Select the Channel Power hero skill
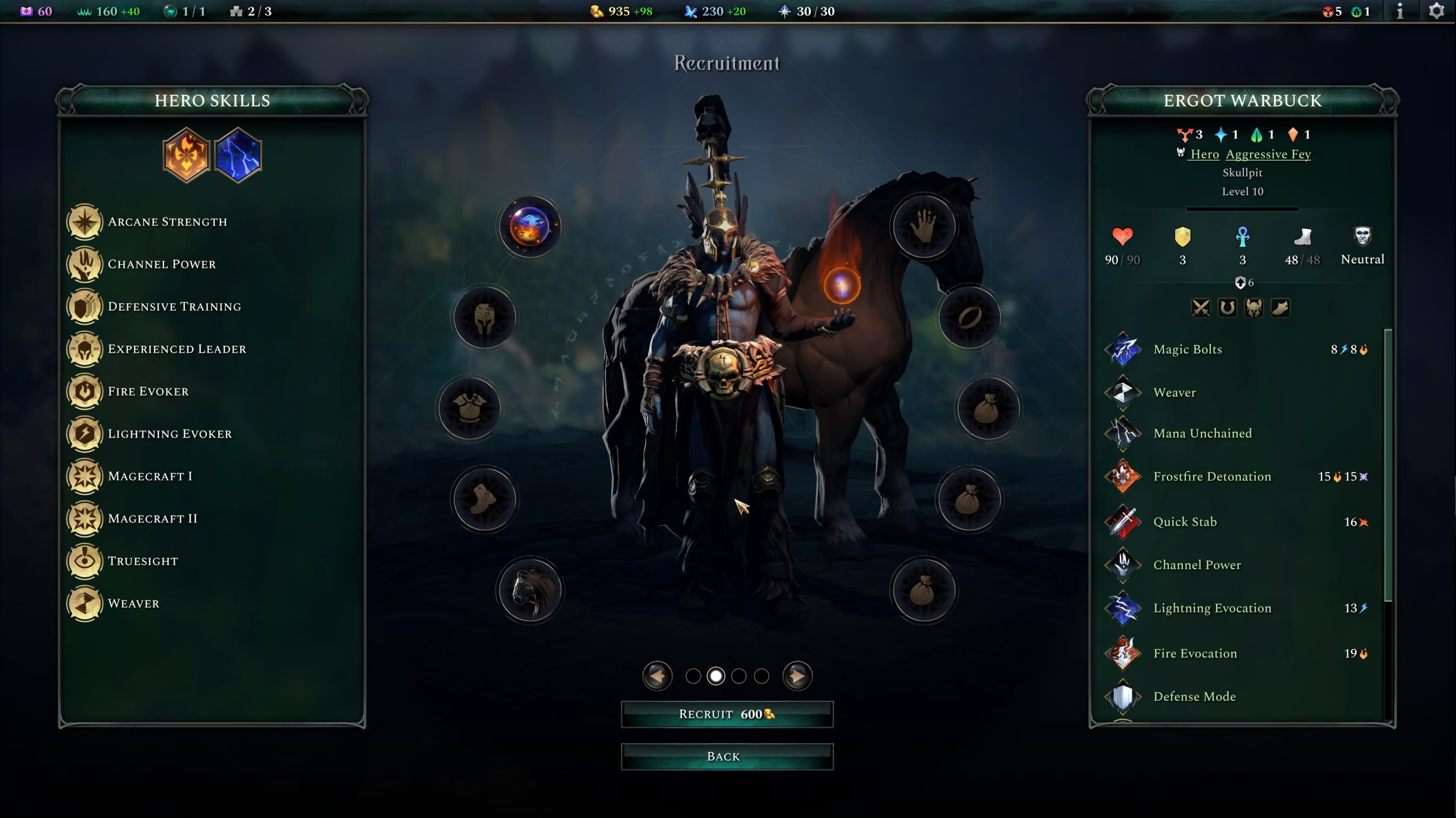1456x818 pixels. [162, 265]
